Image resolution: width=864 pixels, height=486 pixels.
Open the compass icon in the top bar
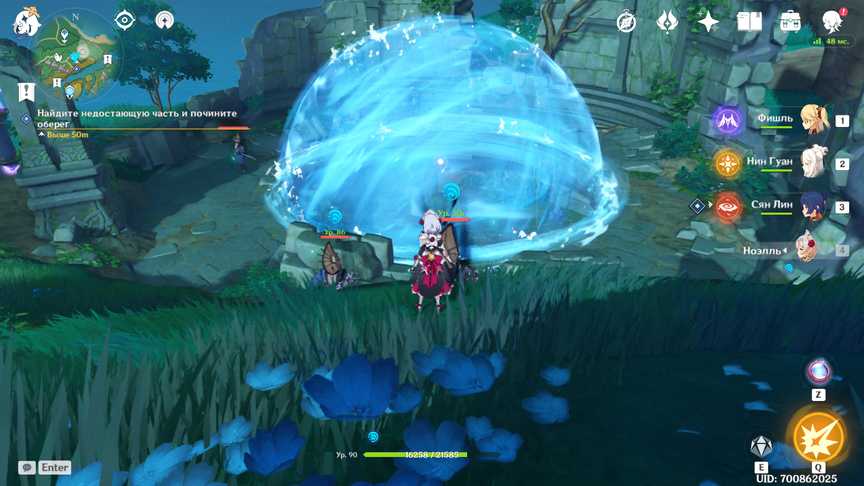pyautogui.click(x=627, y=21)
